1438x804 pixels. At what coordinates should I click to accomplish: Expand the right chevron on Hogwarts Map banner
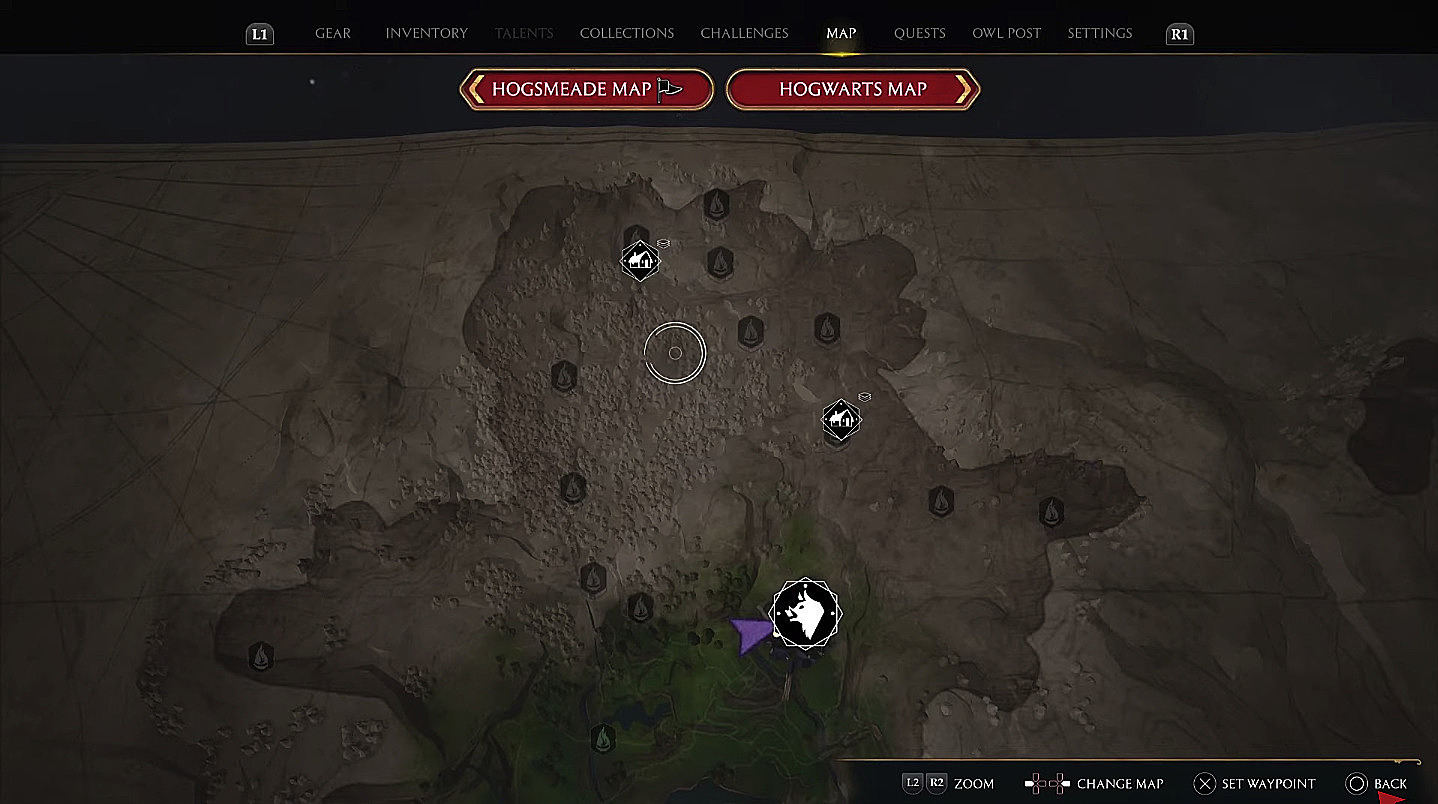963,89
